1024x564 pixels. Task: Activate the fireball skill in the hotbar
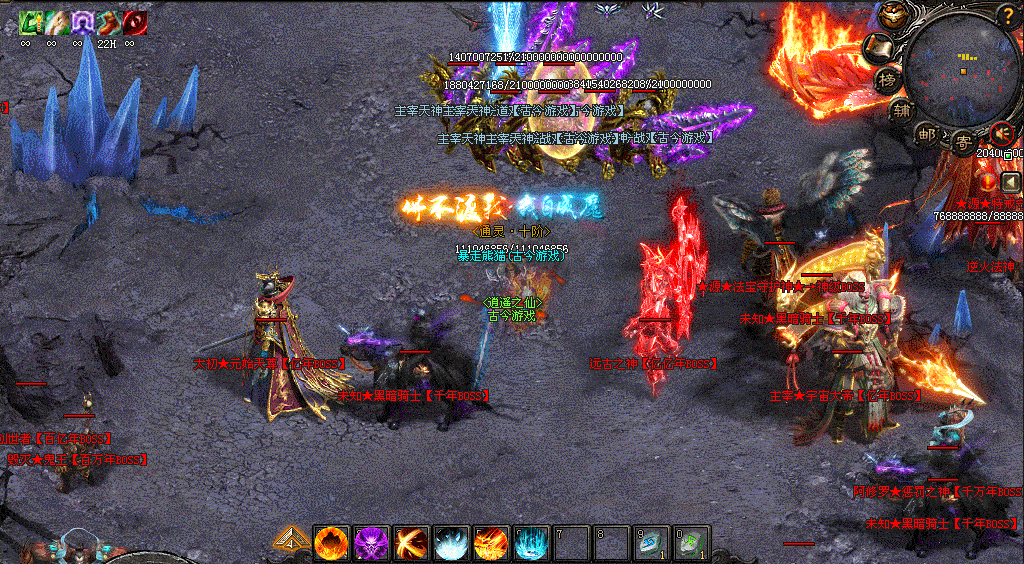331,543
